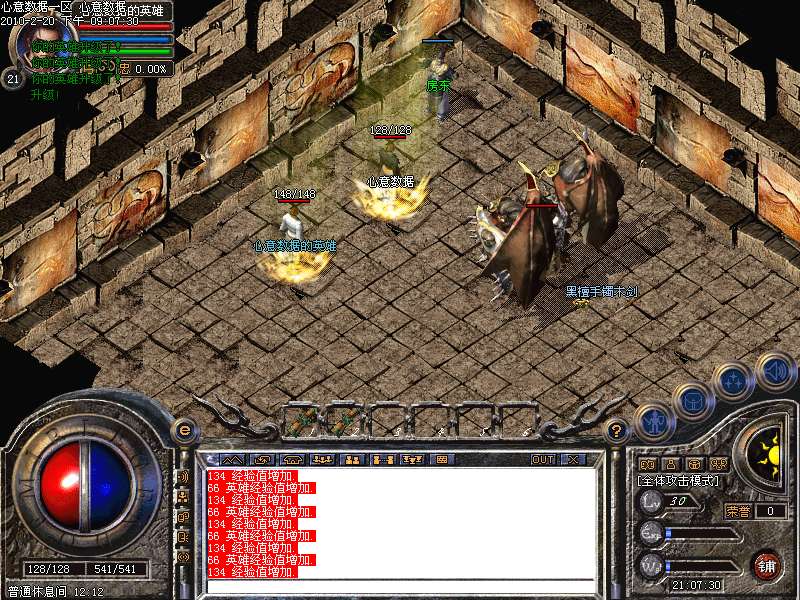Click the OUT button above the chat
800x600 pixels.
543,460
